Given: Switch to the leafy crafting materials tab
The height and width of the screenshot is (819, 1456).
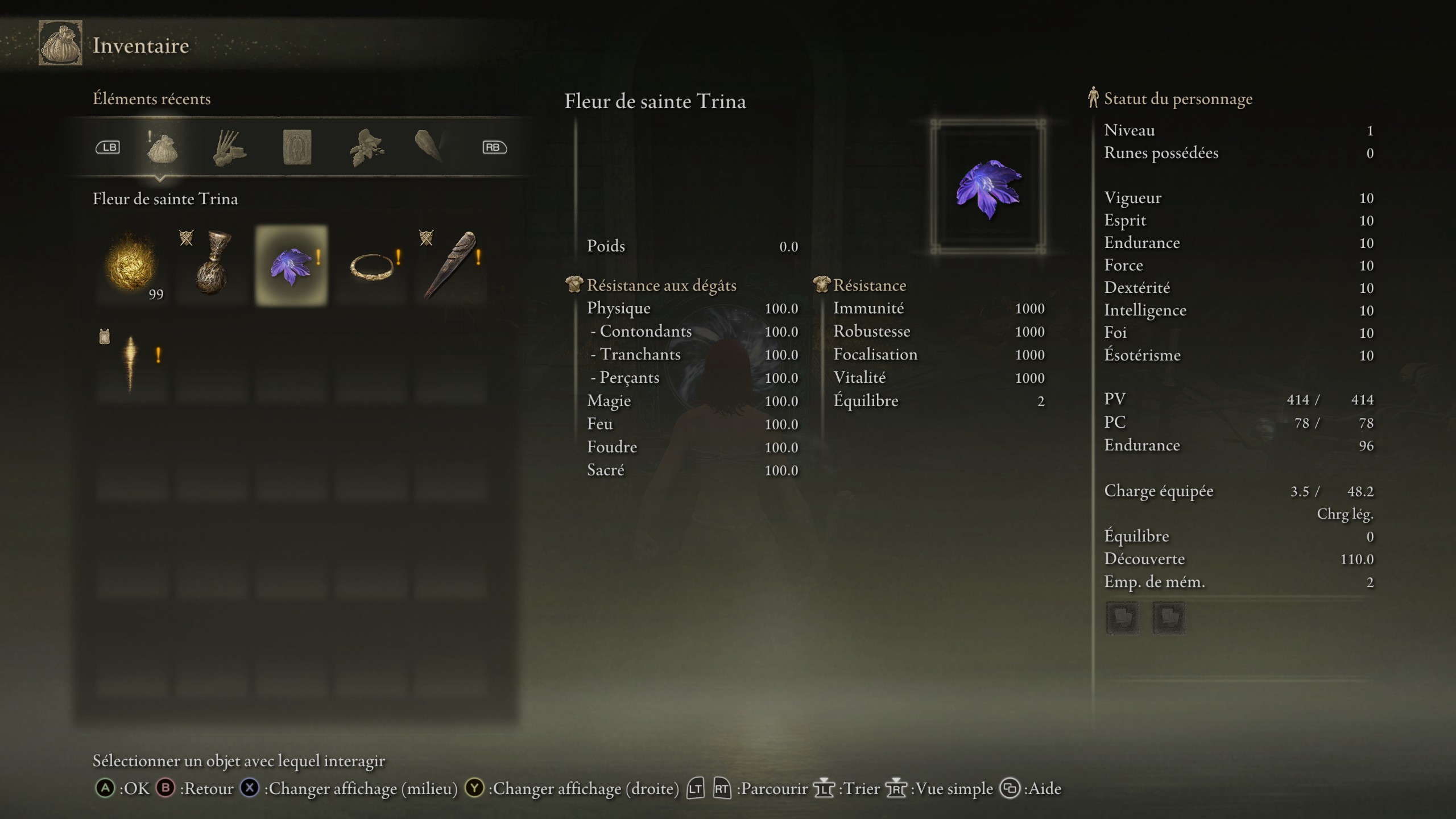Looking at the screenshot, I should pyautogui.click(x=367, y=148).
